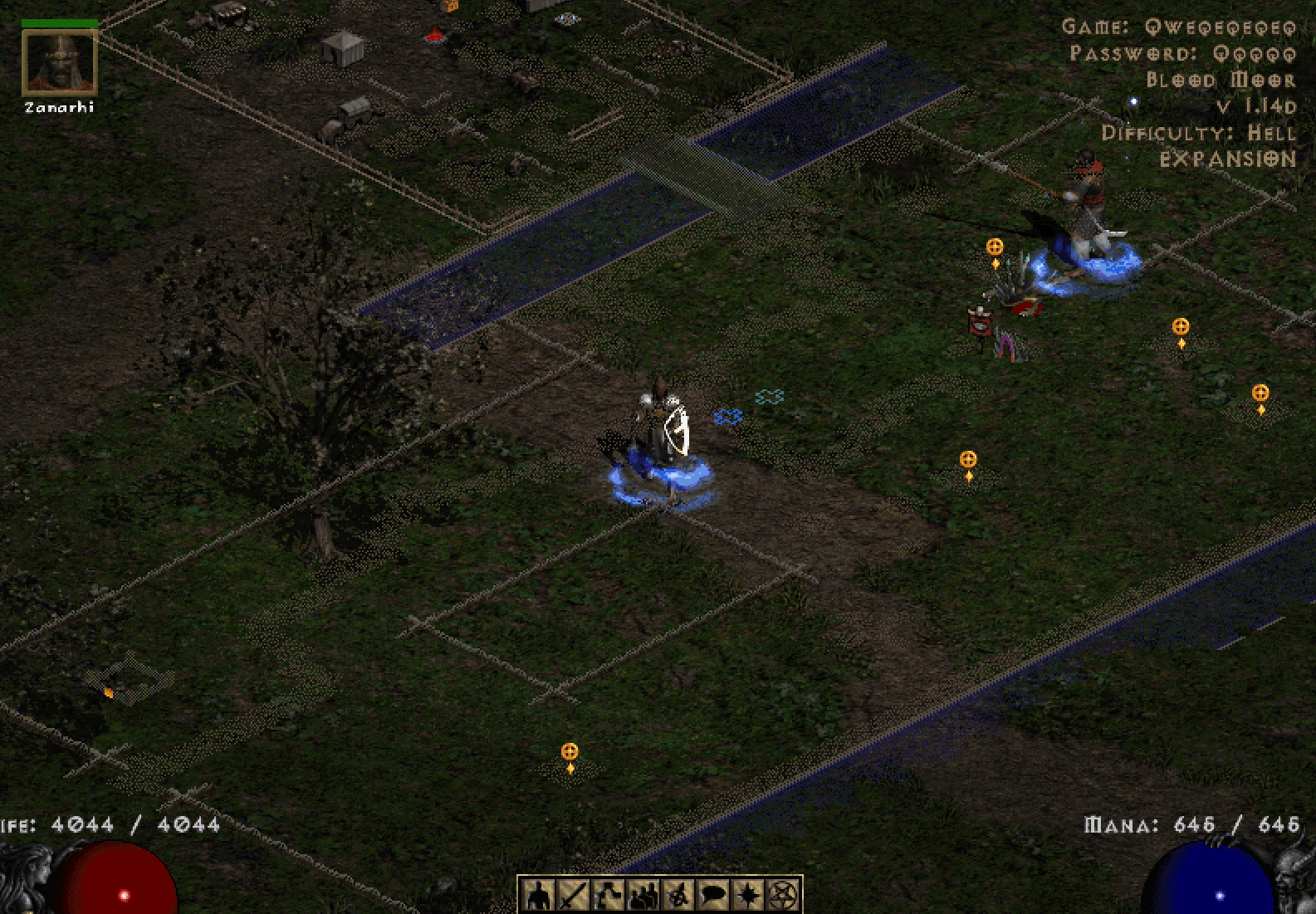
Task: Open the Character screen from the mini panel
Action: [538, 895]
